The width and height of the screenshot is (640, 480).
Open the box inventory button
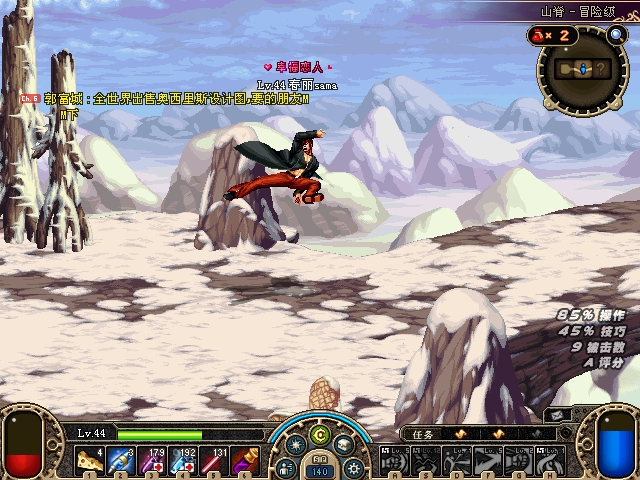(x=343, y=446)
